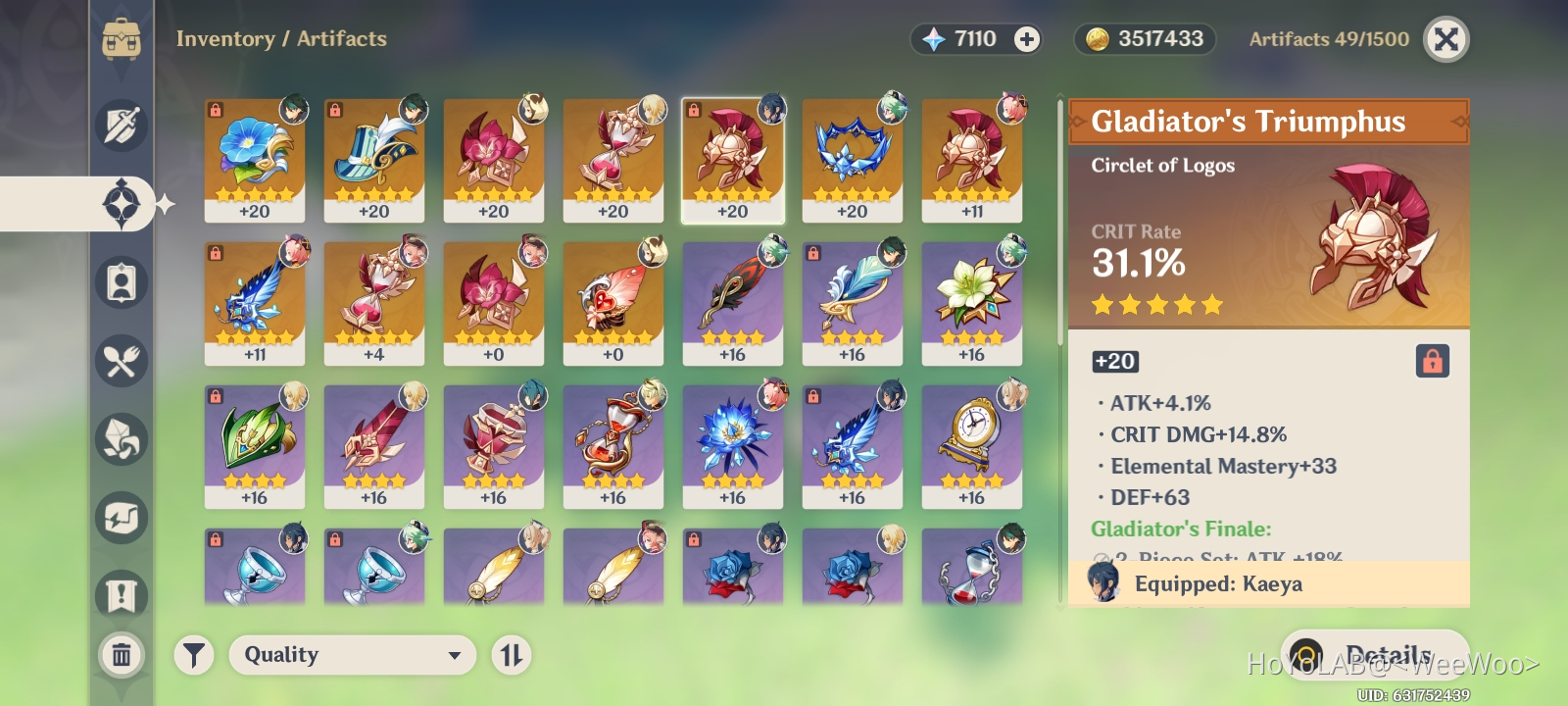
Task: Click the filter funnel icon
Action: click(x=194, y=655)
